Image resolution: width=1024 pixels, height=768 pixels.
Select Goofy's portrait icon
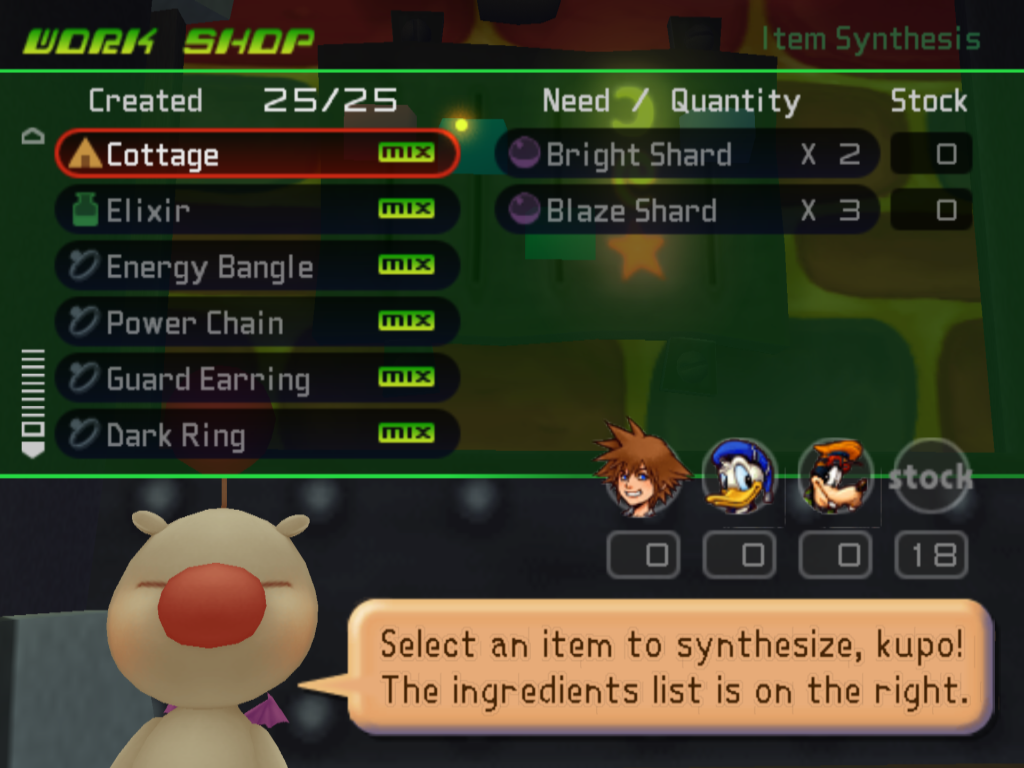pyautogui.click(x=835, y=477)
